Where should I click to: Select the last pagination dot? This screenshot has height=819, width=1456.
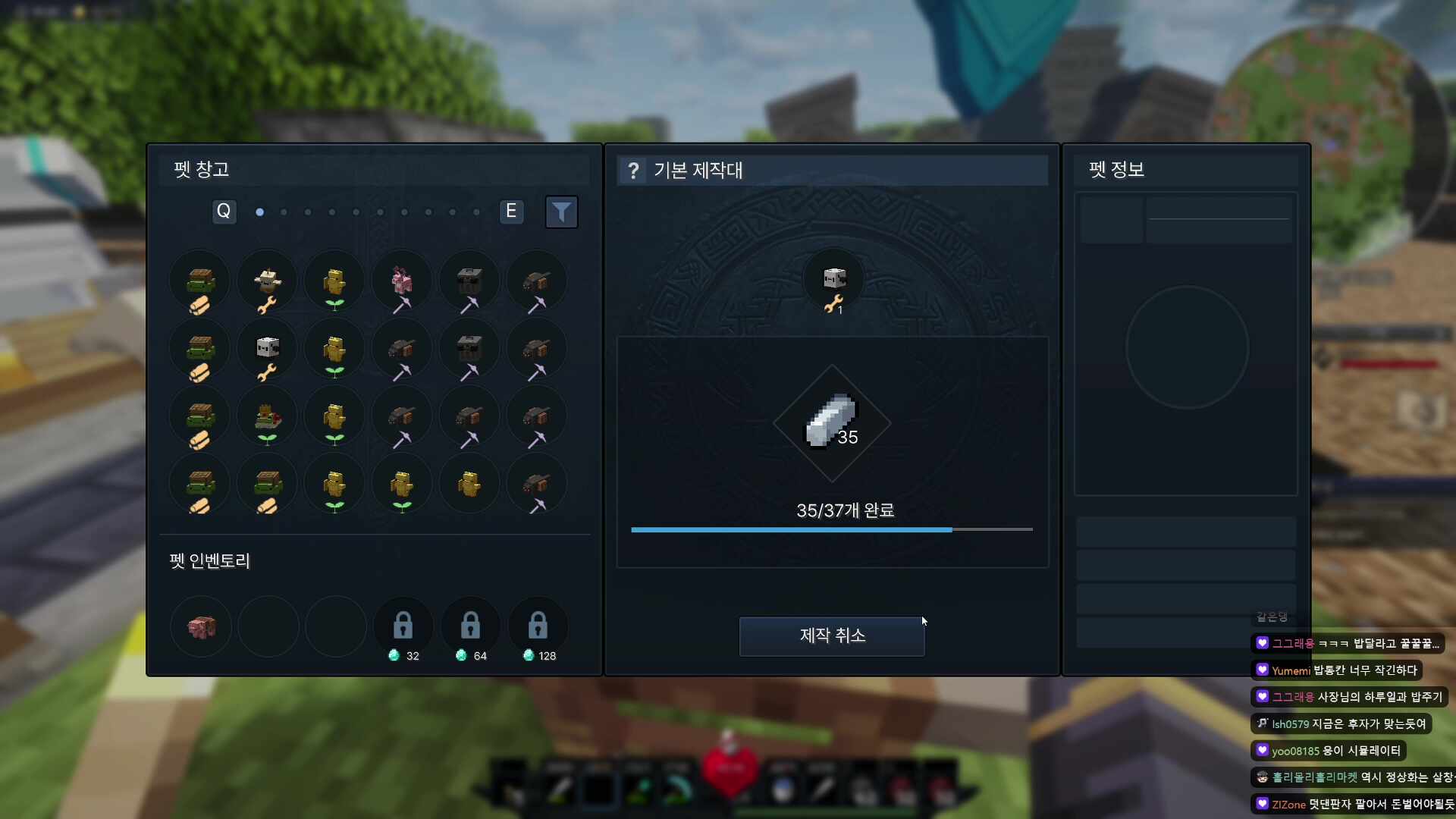(477, 212)
